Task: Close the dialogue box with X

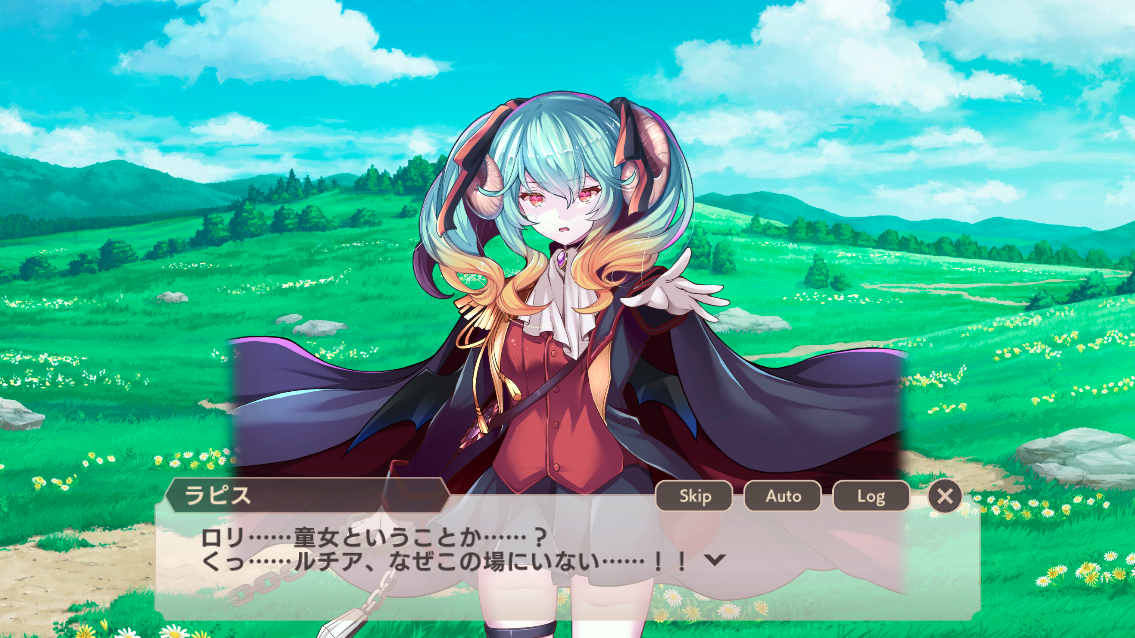Action: (x=944, y=496)
